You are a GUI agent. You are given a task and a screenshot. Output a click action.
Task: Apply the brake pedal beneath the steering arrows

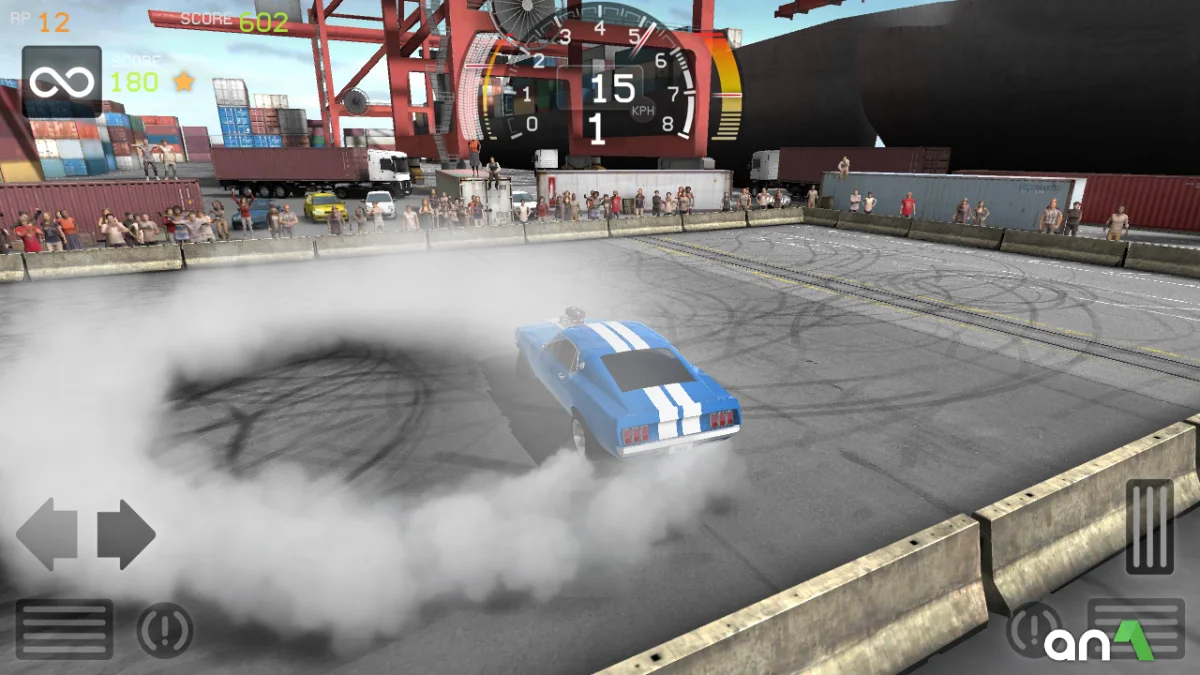(64, 629)
